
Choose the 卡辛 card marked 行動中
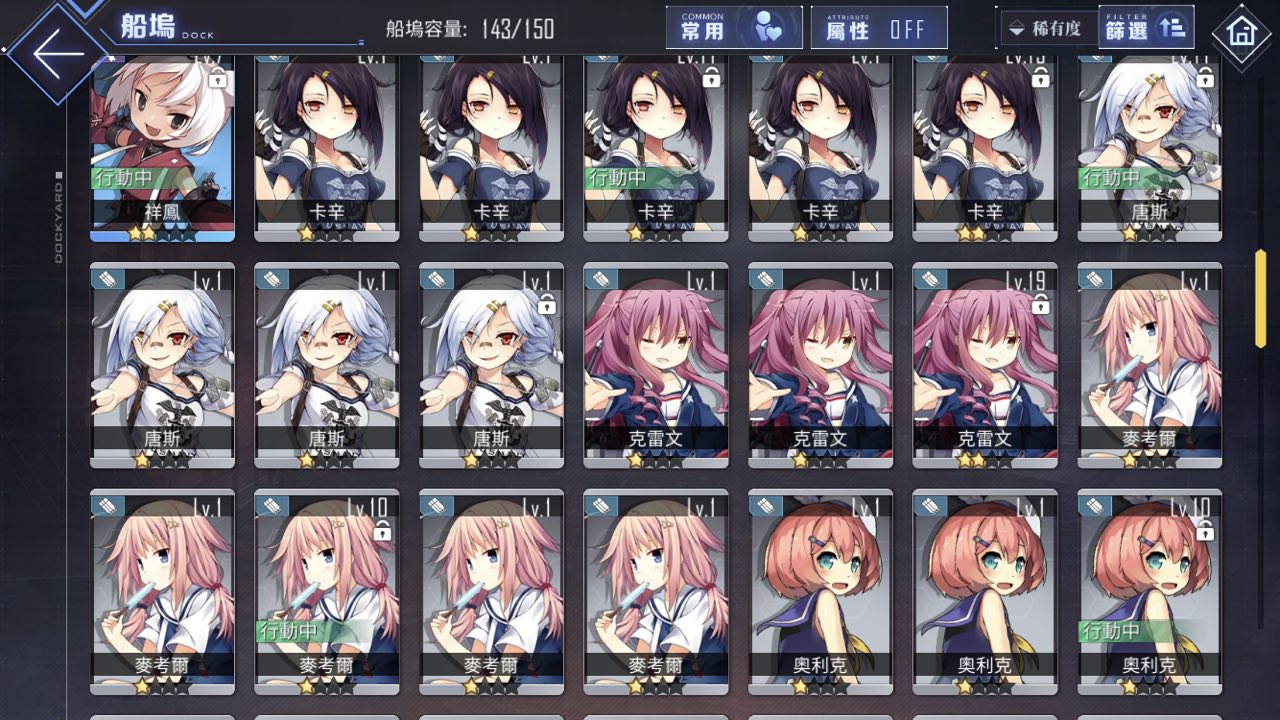(655, 148)
